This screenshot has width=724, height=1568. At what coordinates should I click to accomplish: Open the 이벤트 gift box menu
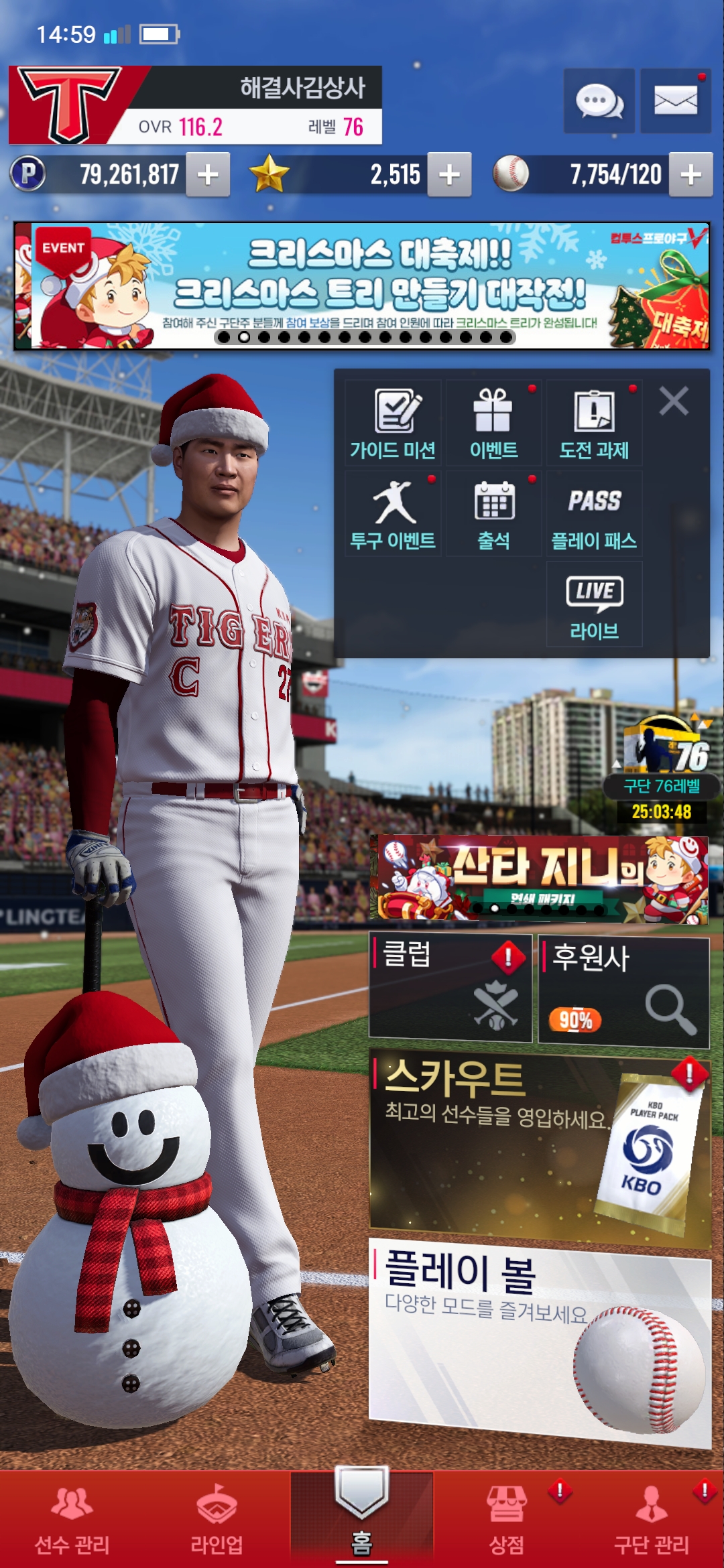pos(493,423)
